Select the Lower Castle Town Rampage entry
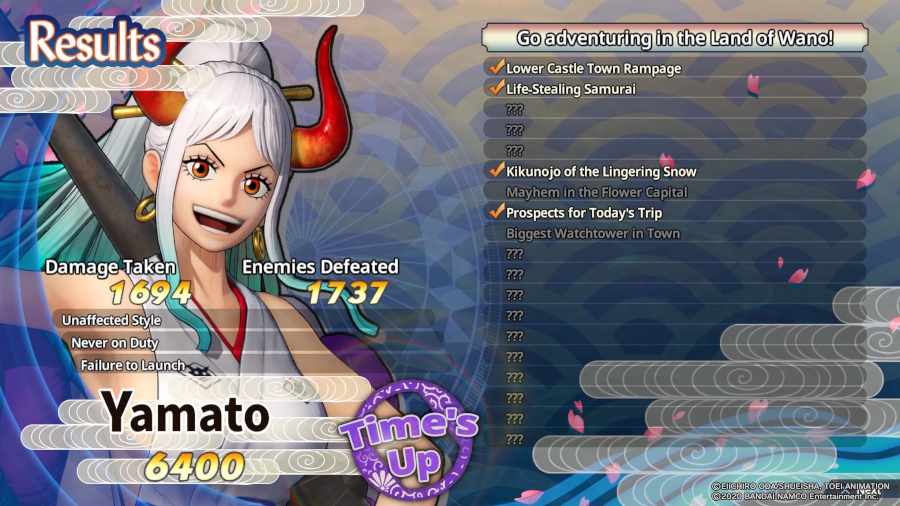 (593, 68)
